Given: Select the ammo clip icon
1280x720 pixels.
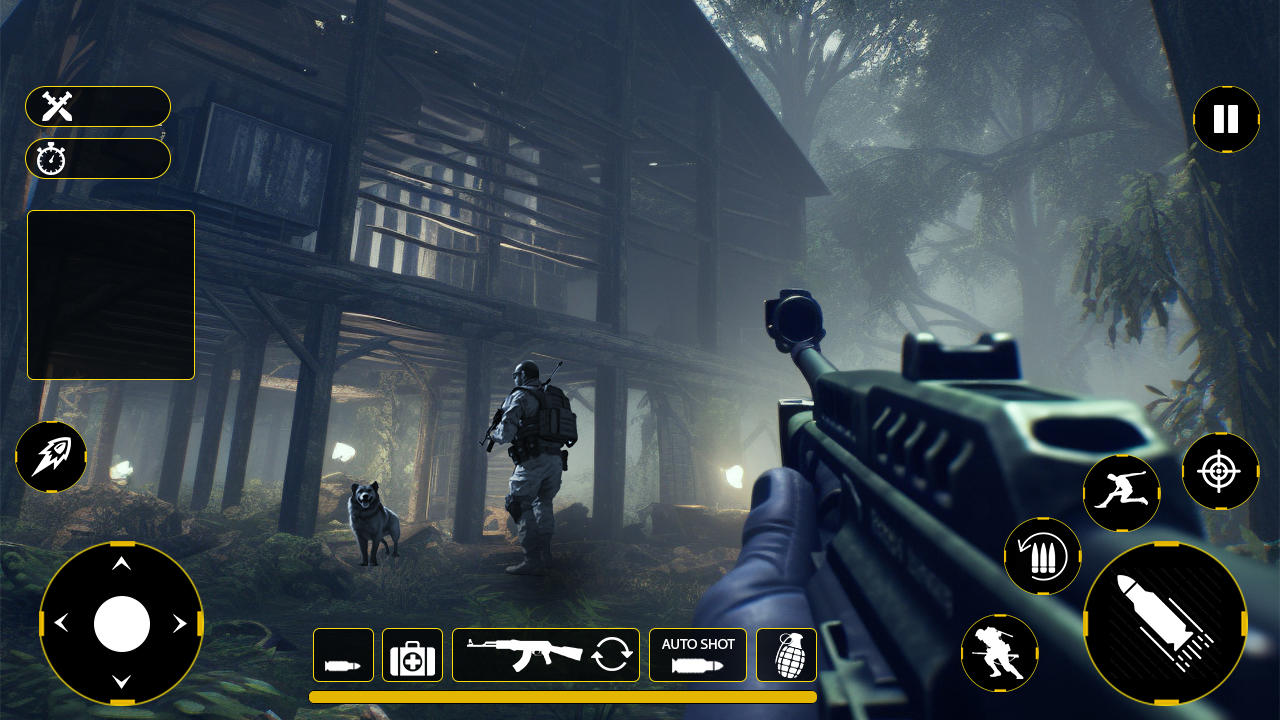Looking at the screenshot, I should [343, 654].
